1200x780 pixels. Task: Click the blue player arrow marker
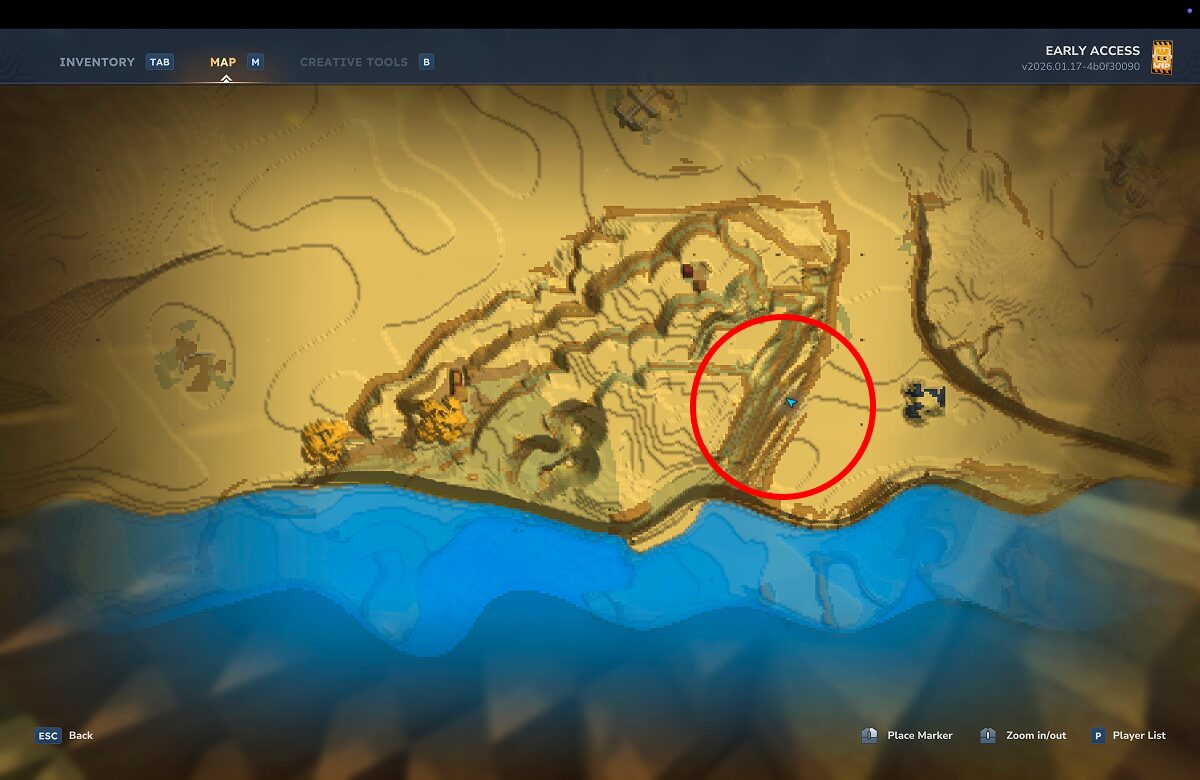(791, 402)
